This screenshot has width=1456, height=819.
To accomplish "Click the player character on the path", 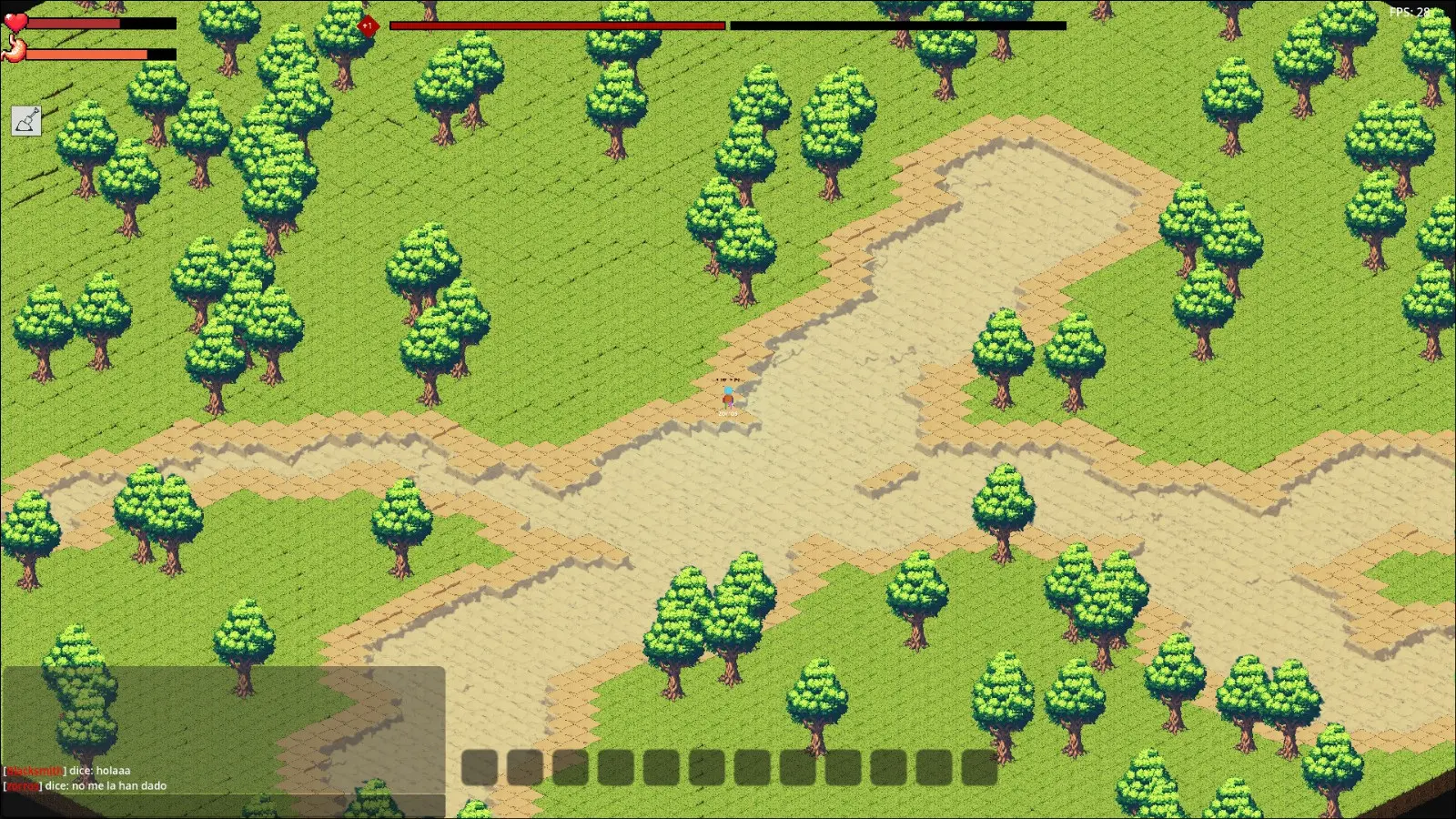I will tap(728, 396).
